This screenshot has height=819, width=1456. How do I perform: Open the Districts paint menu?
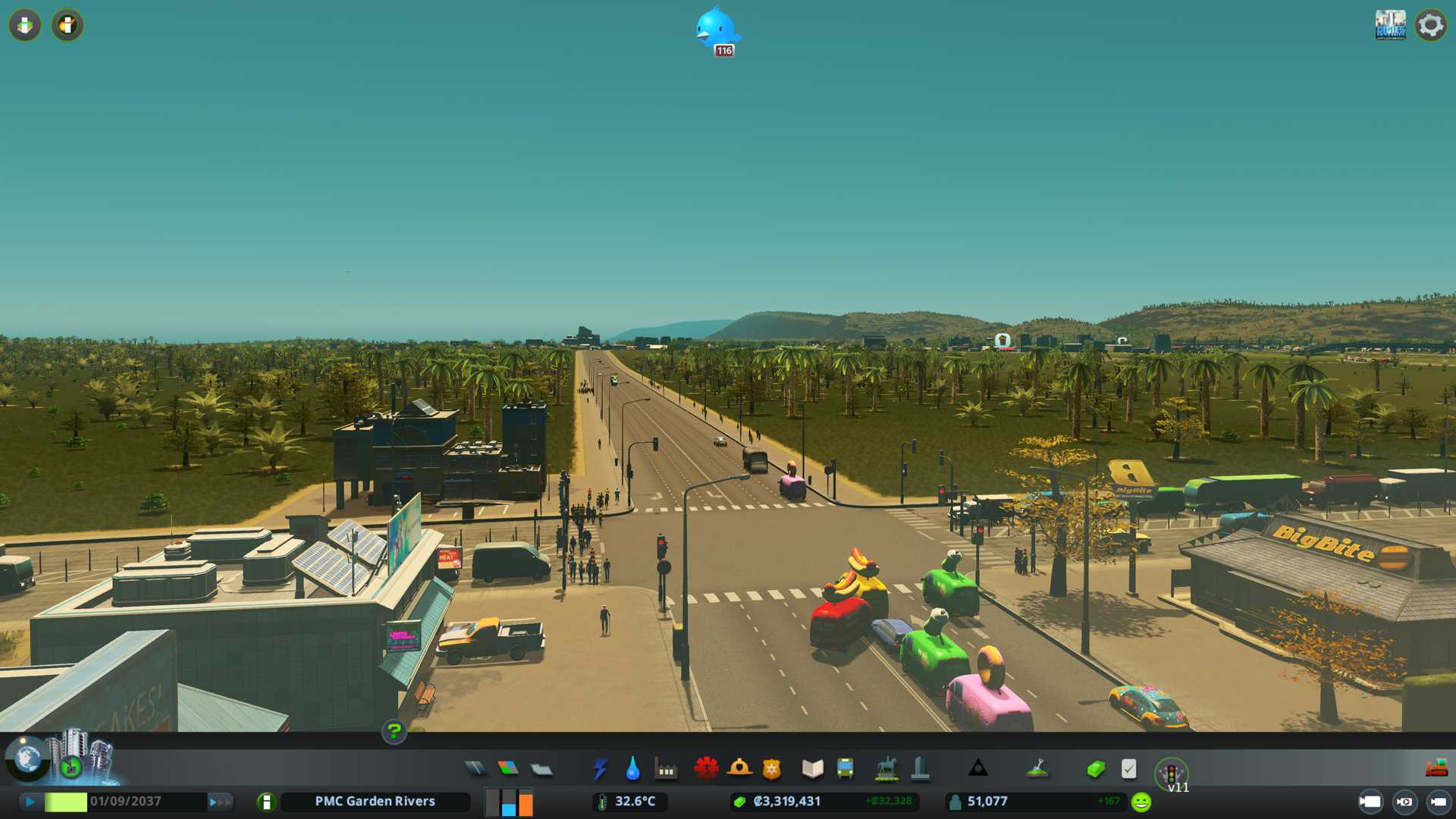click(541, 770)
